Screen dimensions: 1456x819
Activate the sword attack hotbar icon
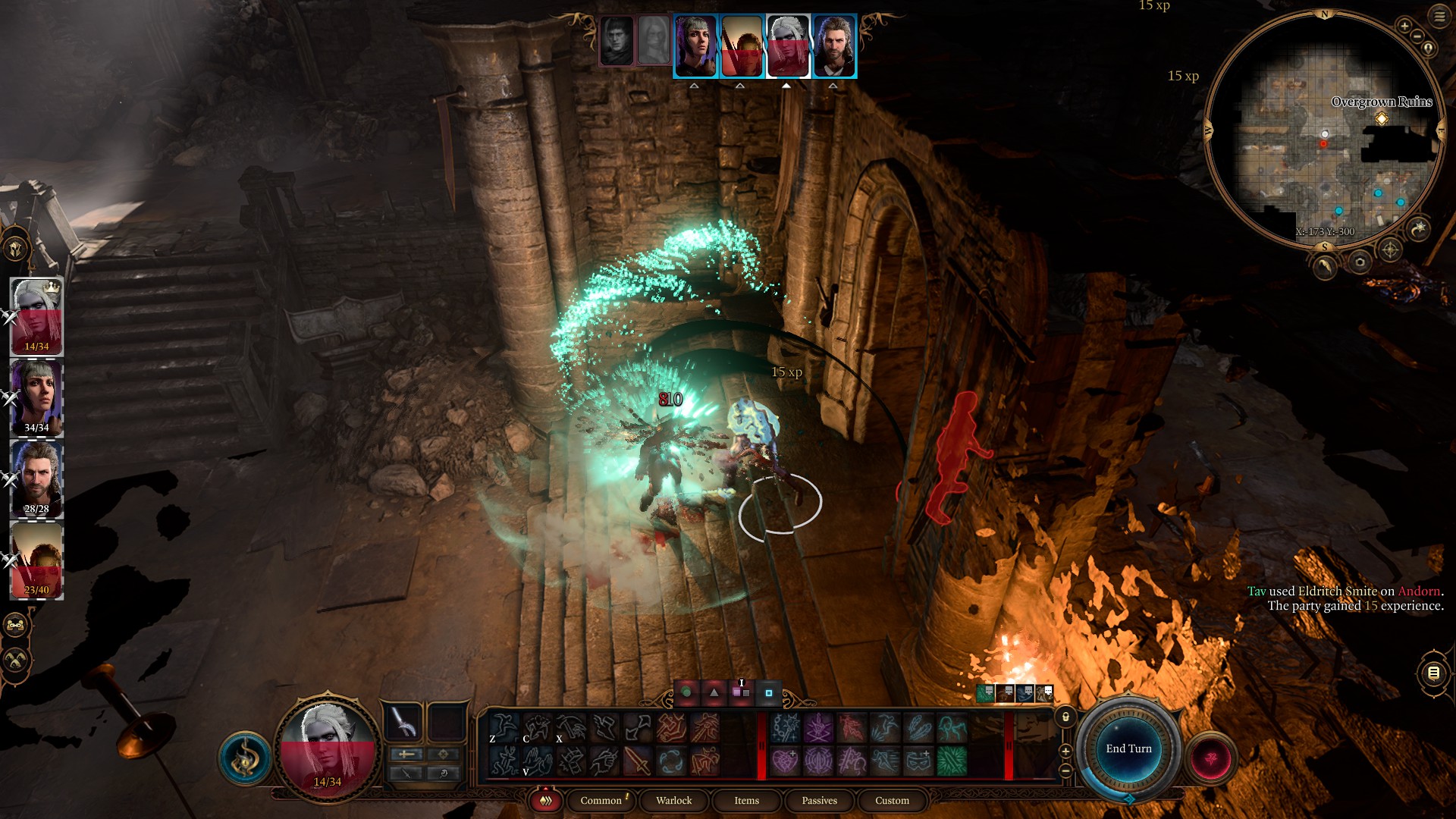637,761
